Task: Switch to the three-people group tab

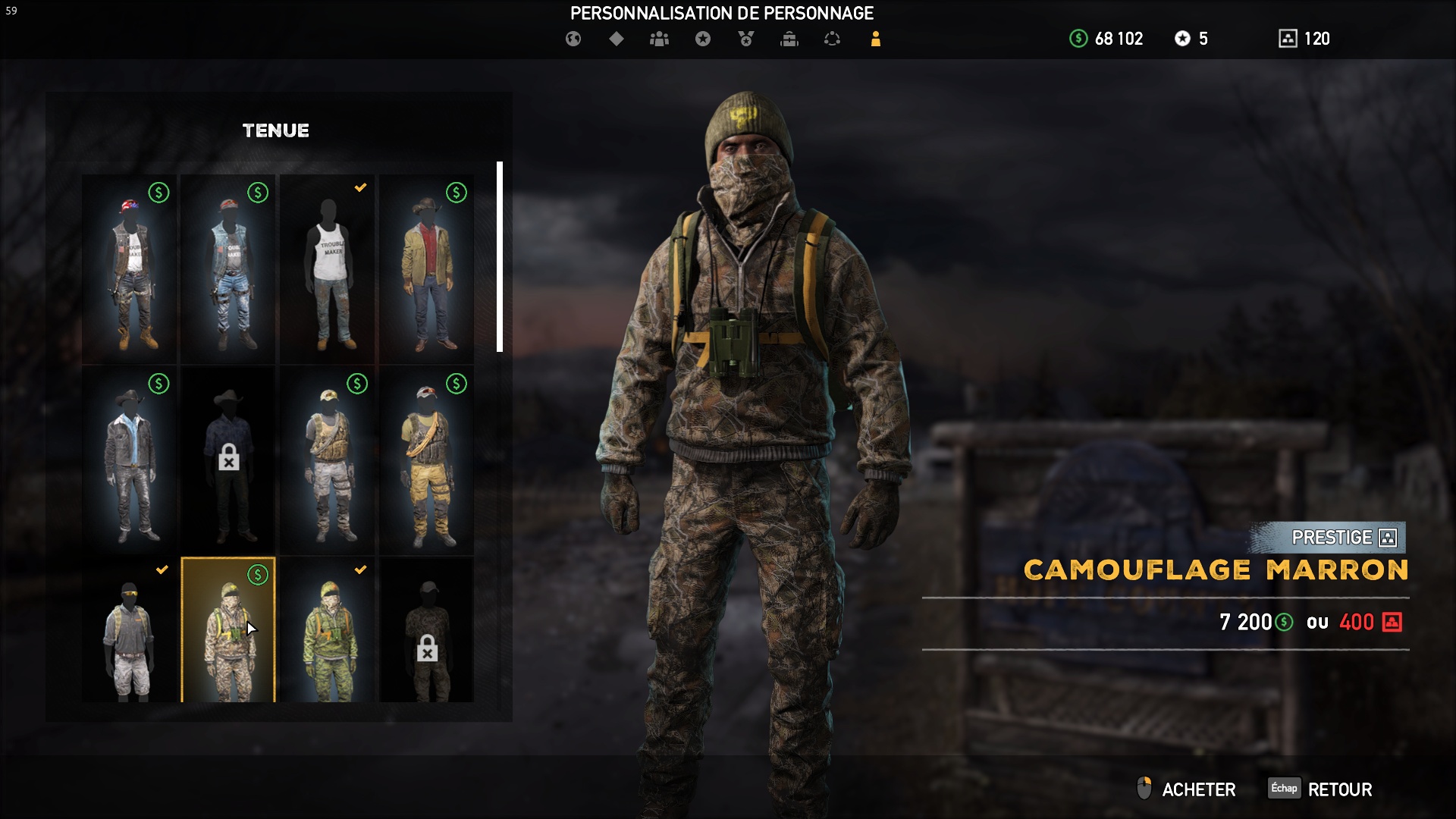Action: pos(659,39)
